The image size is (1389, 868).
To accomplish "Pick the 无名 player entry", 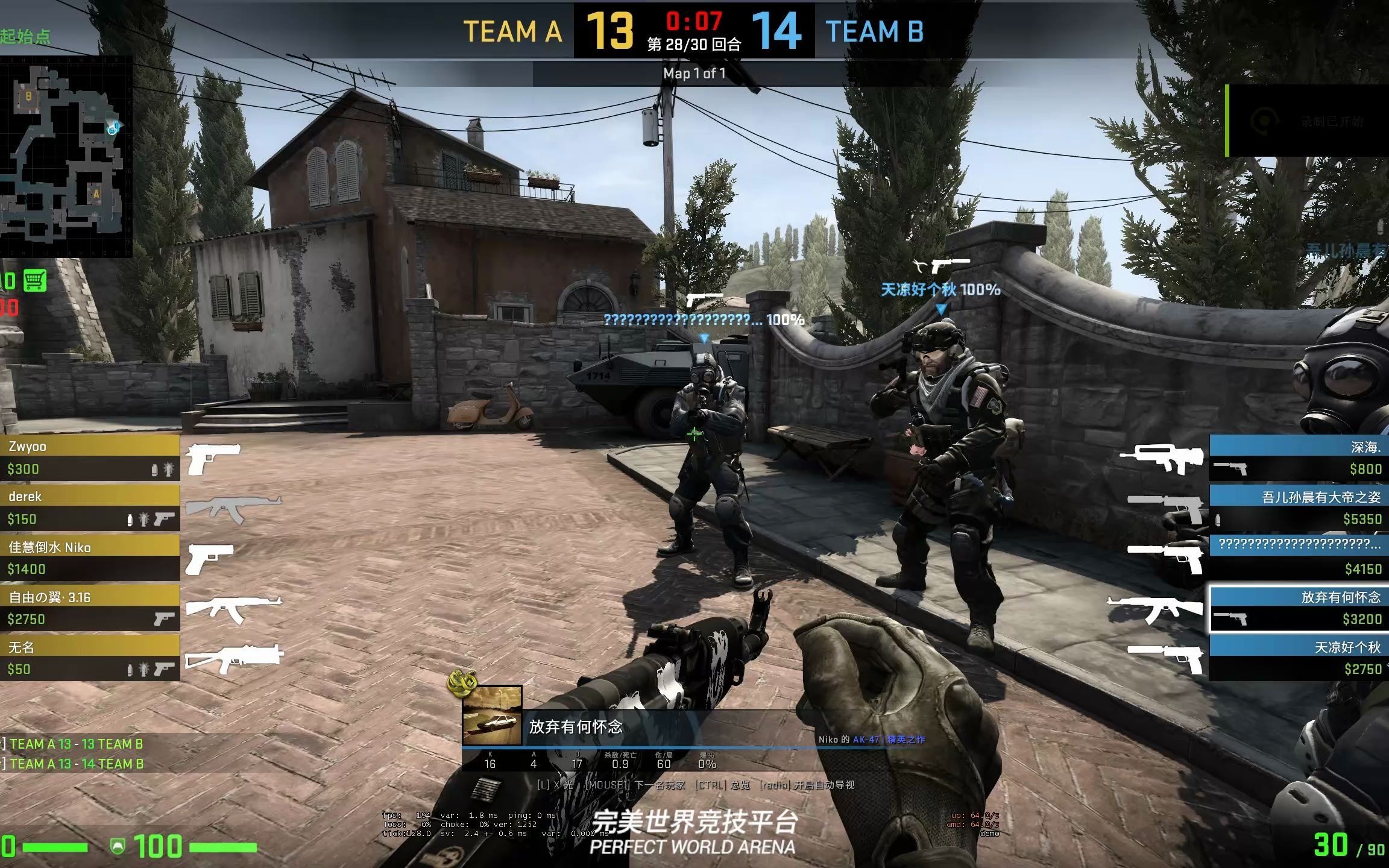I will pyautogui.click(x=89, y=658).
